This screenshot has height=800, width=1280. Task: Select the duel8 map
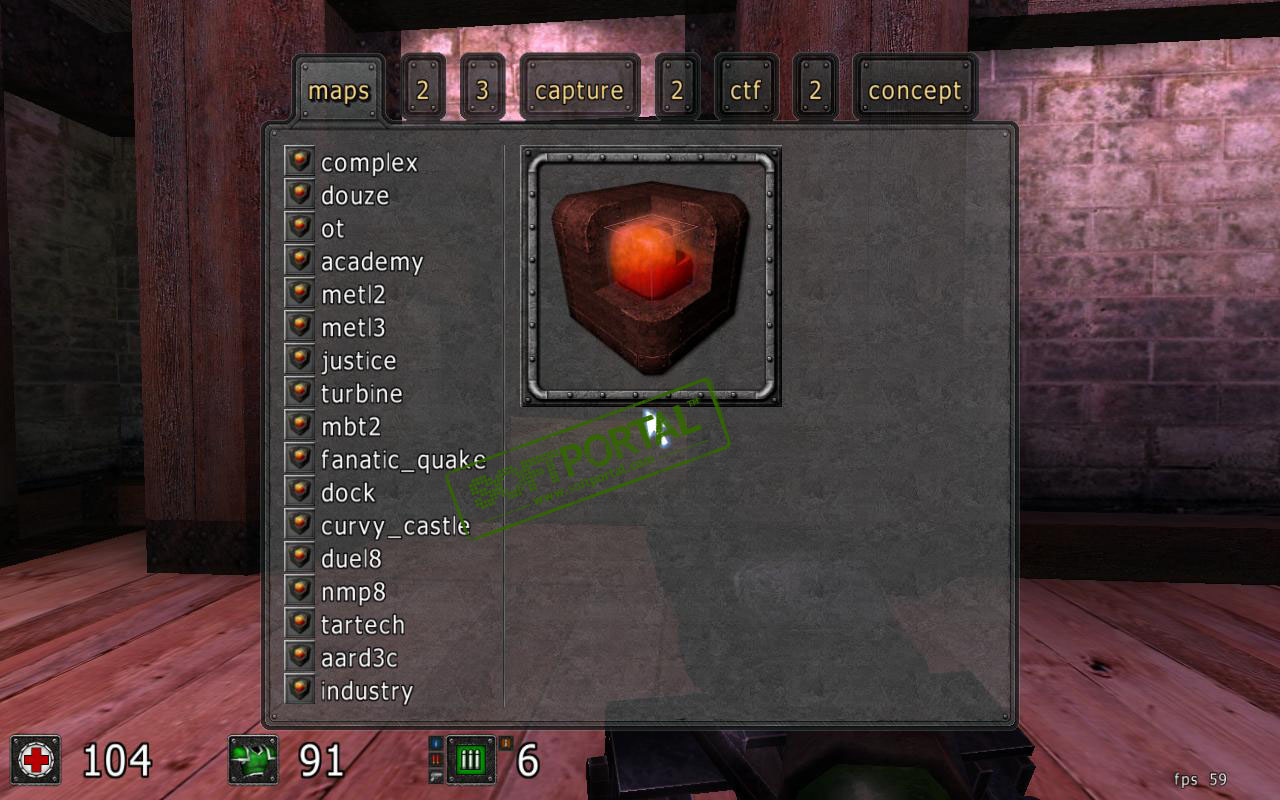click(x=350, y=558)
